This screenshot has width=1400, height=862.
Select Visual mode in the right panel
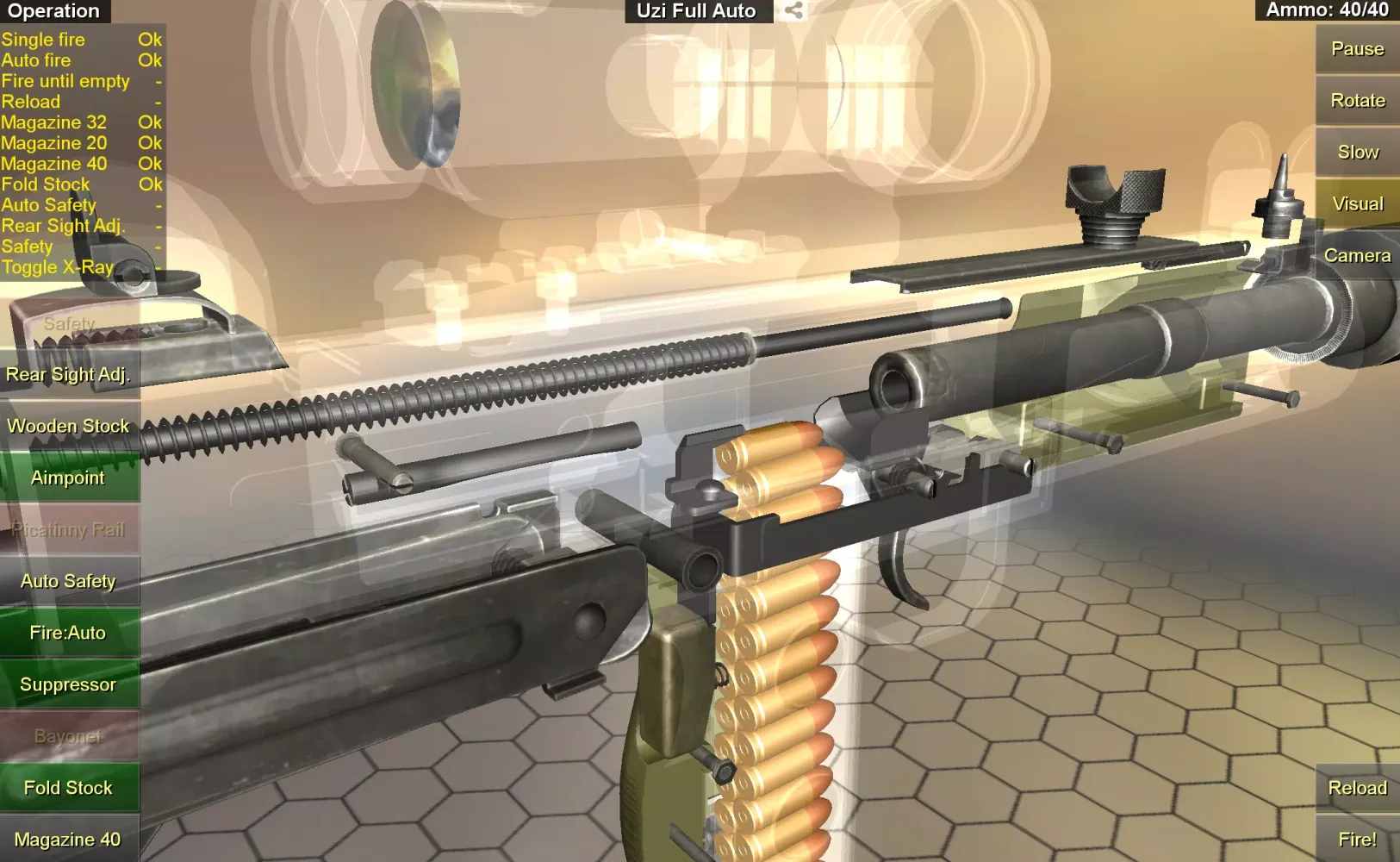pyautogui.click(x=1357, y=203)
